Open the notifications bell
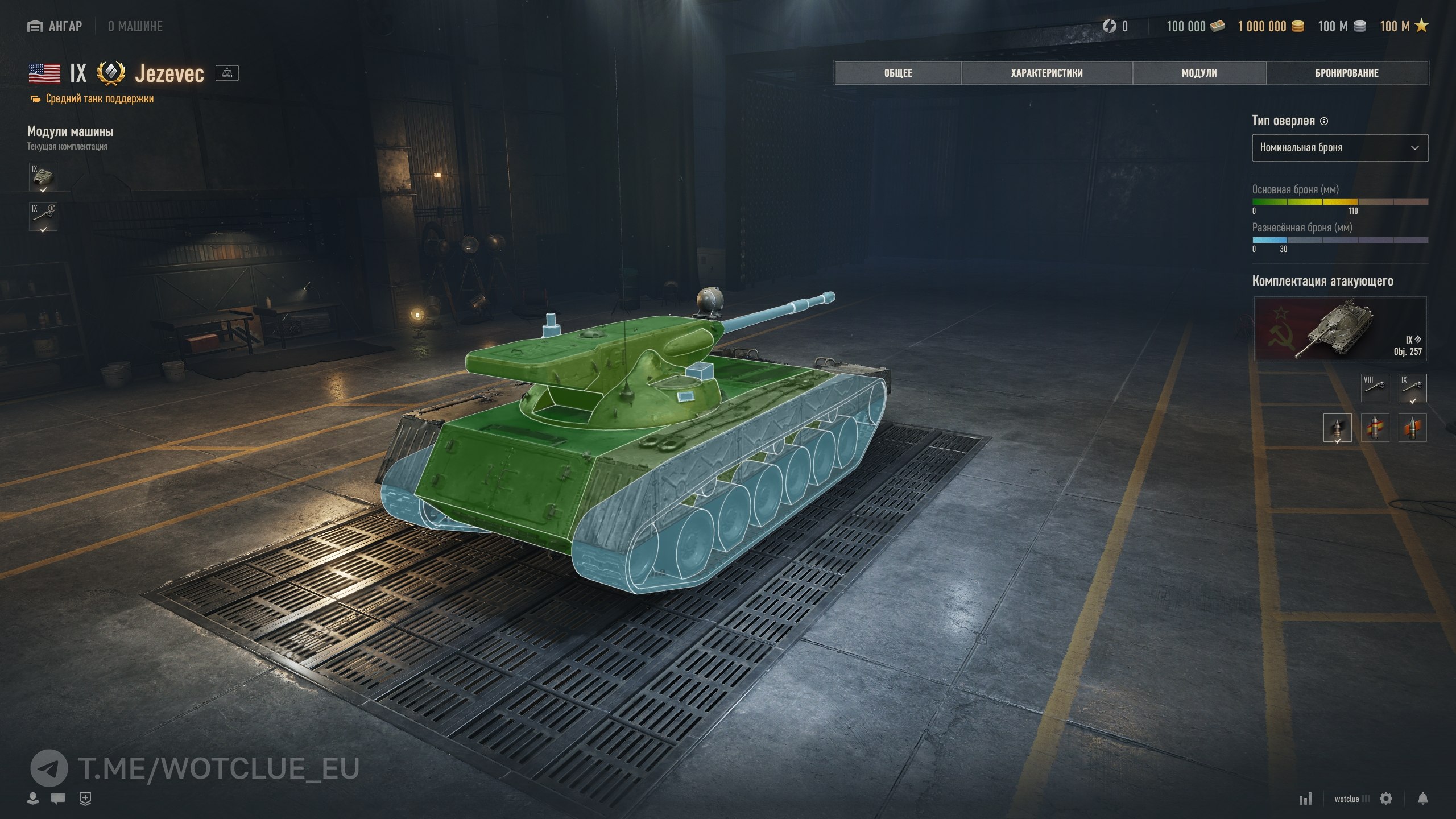Screen dimensions: 1456x819 (1422, 799)
